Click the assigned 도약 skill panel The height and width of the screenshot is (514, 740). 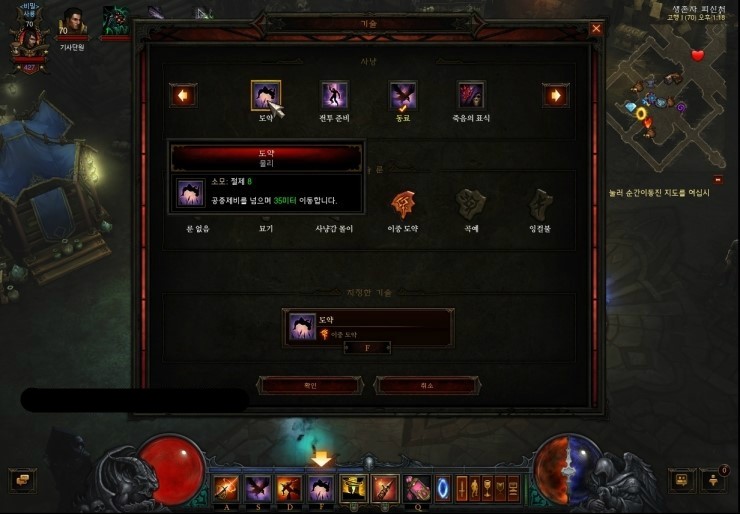(x=368, y=327)
